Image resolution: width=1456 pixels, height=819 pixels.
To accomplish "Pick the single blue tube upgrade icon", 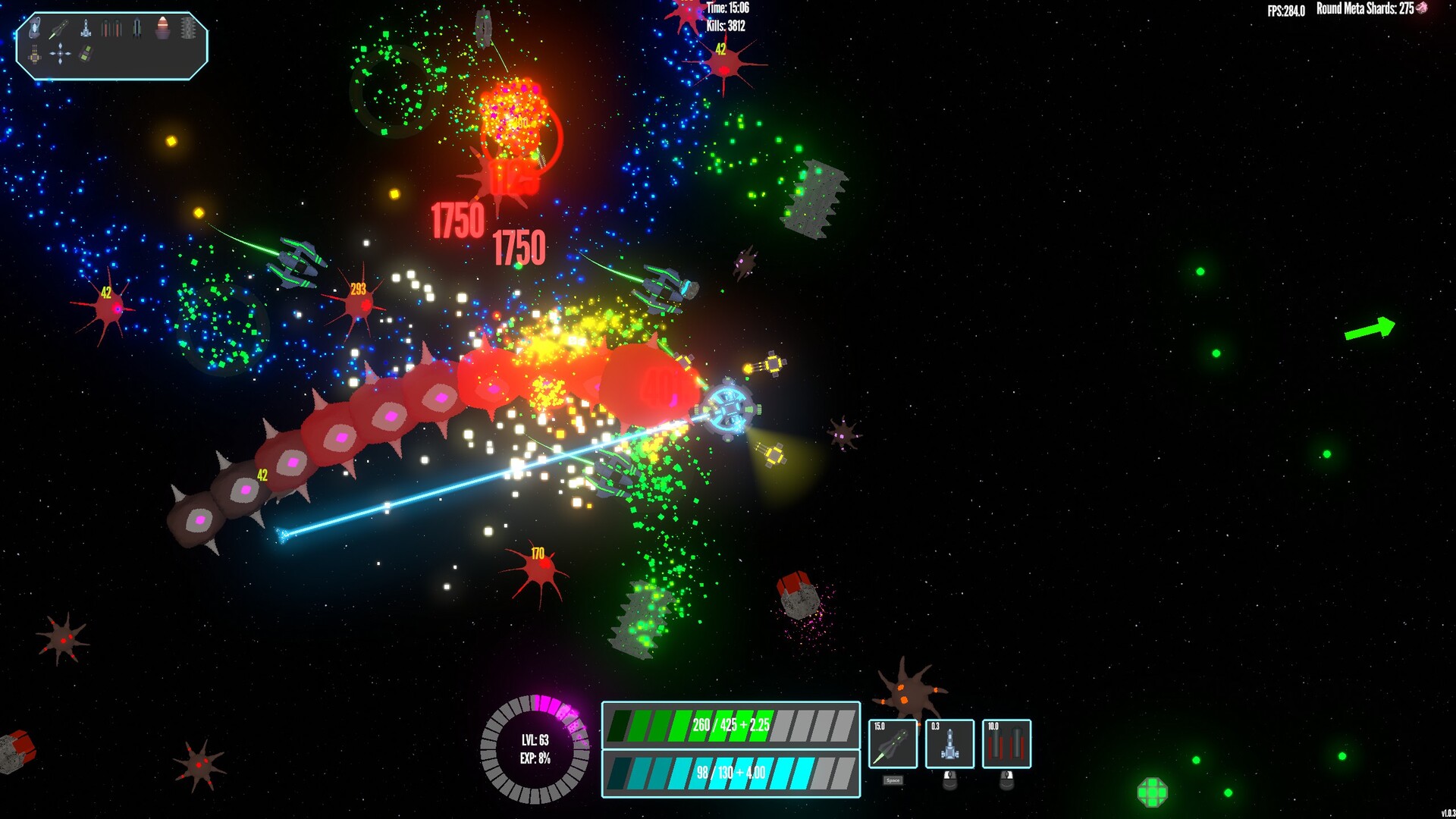I will (x=136, y=30).
